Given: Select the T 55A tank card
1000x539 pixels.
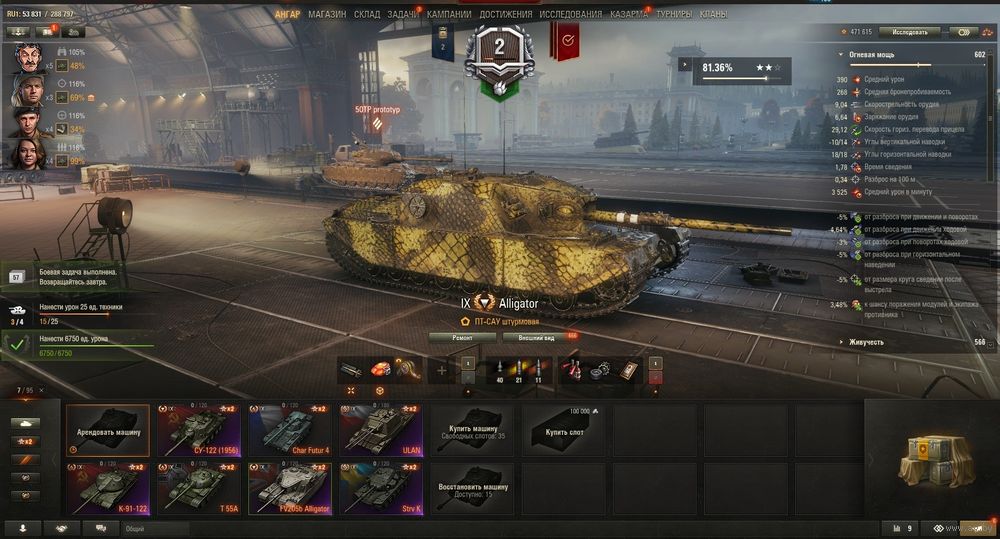Looking at the screenshot, I should click(201, 488).
